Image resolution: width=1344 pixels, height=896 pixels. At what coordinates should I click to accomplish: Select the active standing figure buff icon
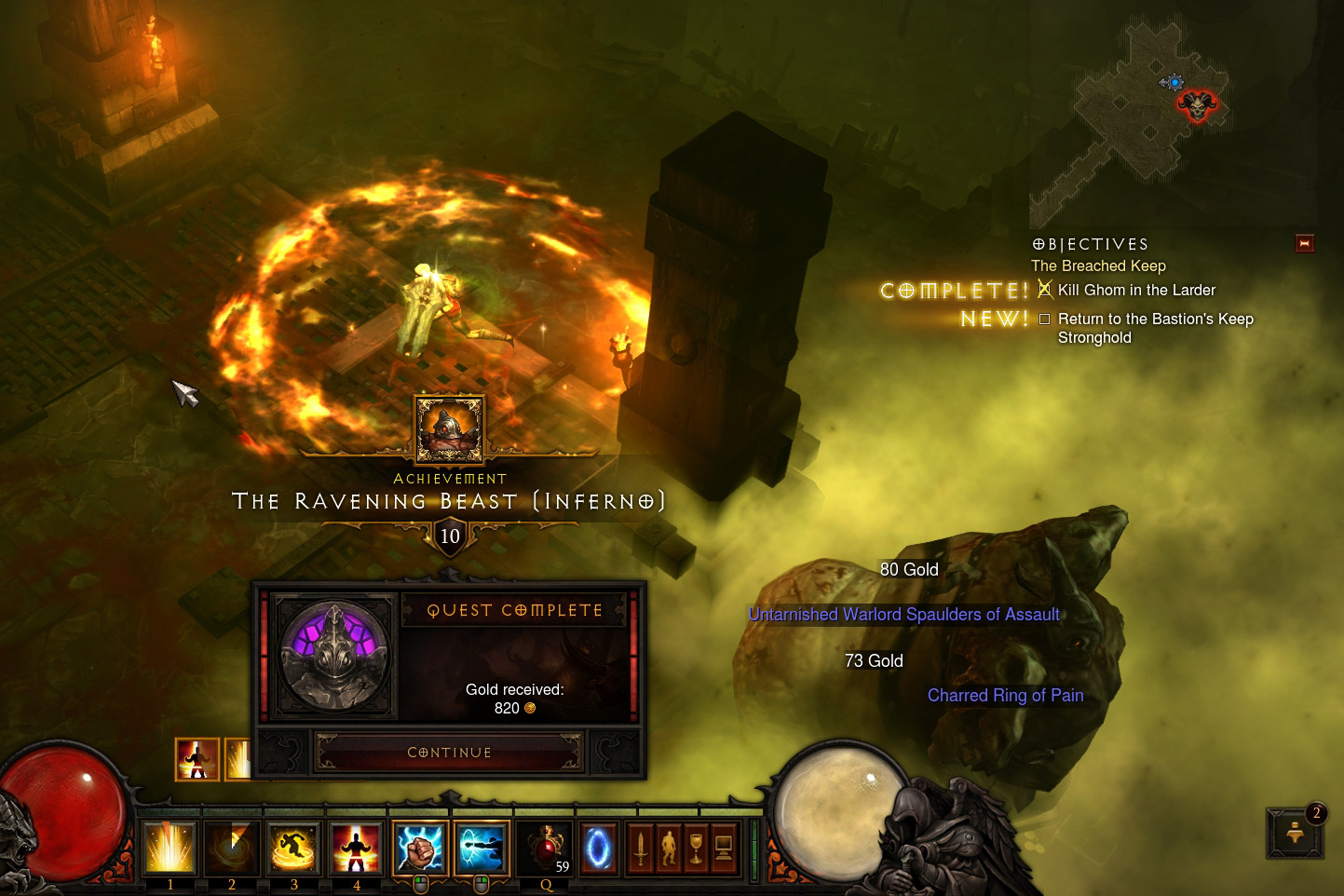197,759
